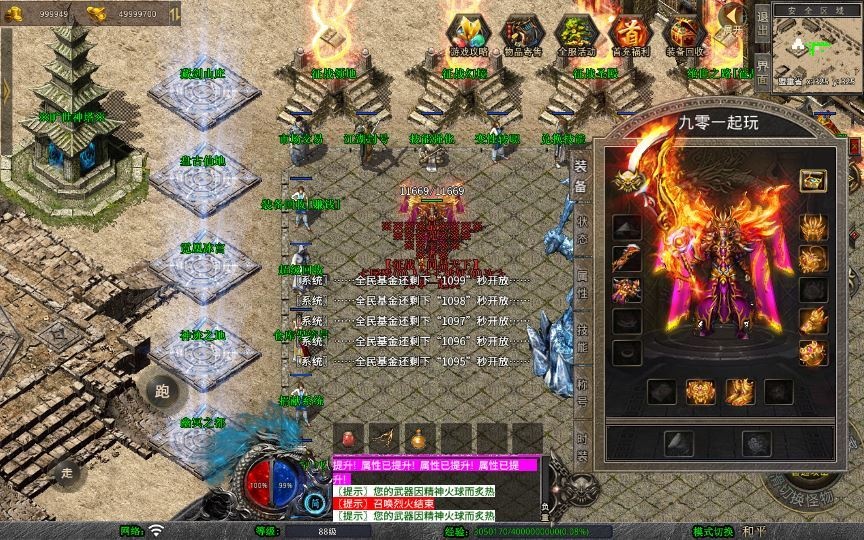Switch to the 时装 fashion tab

pyautogui.click(x=581, y=441)
